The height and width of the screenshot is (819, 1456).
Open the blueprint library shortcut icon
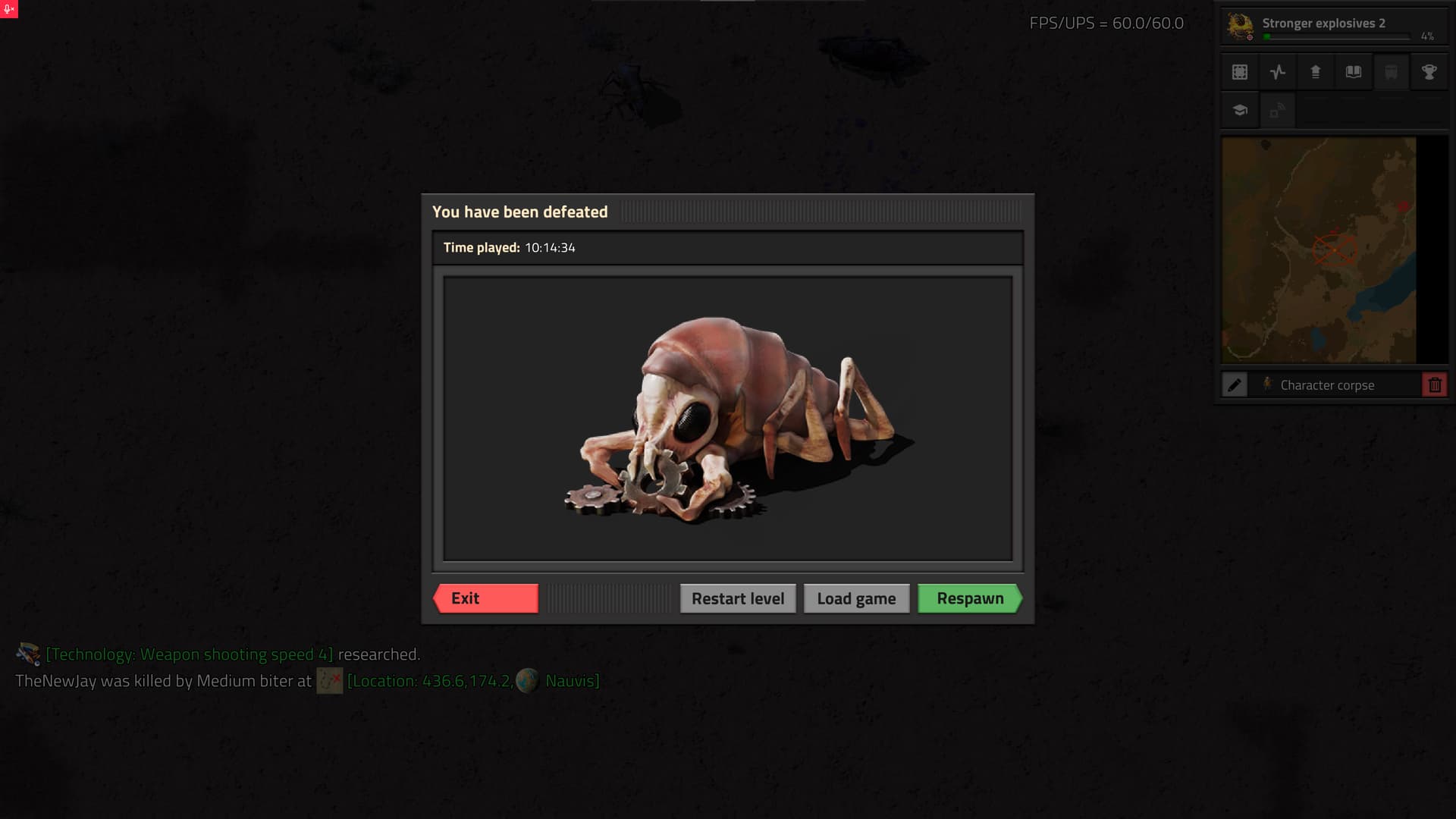pos(1240,72)
